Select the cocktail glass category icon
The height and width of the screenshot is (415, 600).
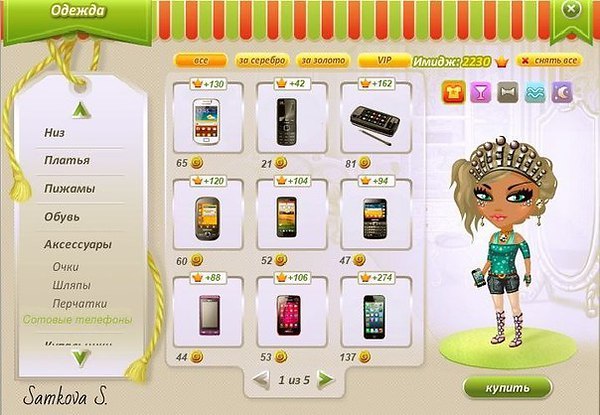coord(482,92)
